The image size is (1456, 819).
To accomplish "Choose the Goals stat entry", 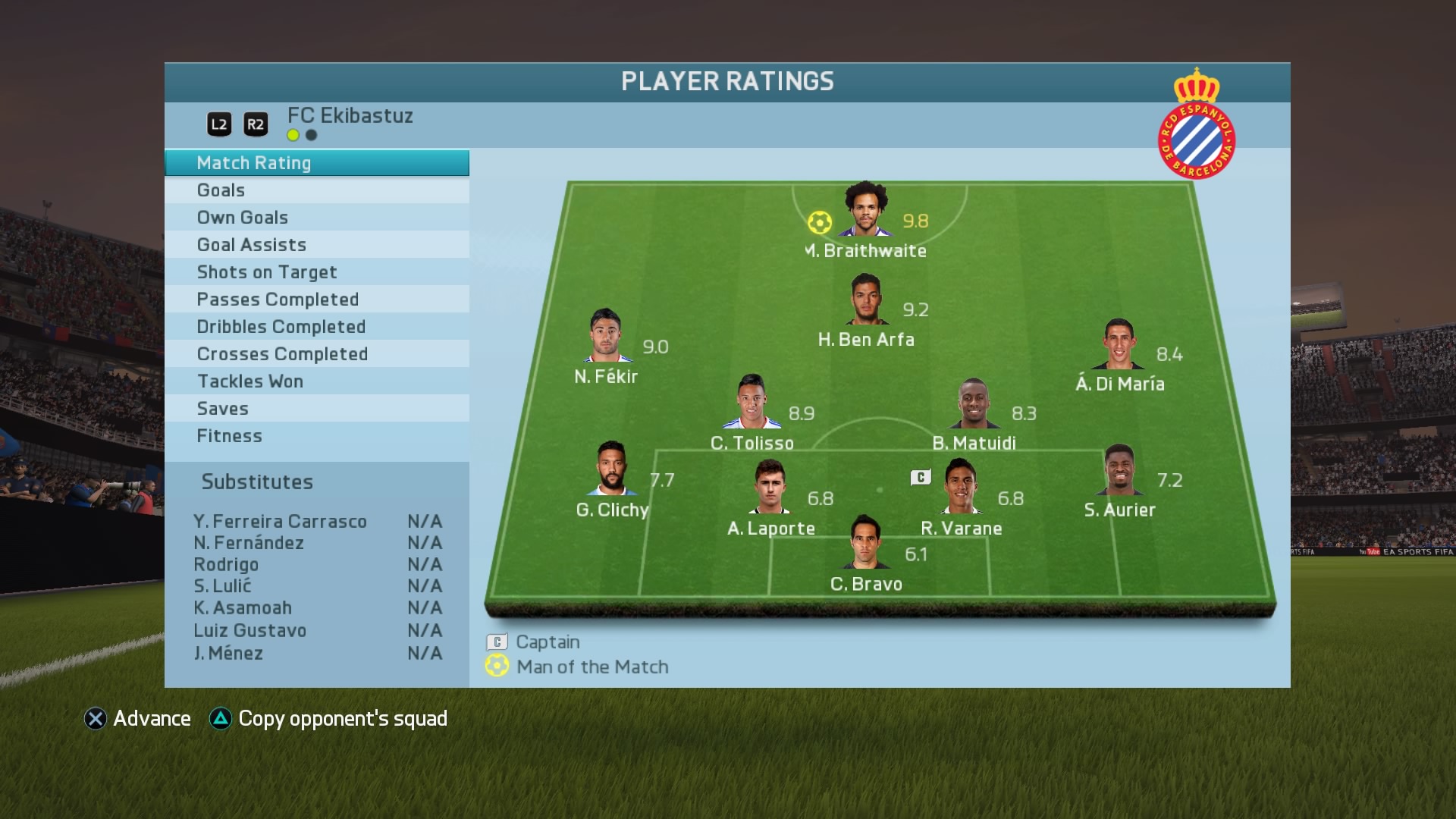I will (x=316, y=190).
